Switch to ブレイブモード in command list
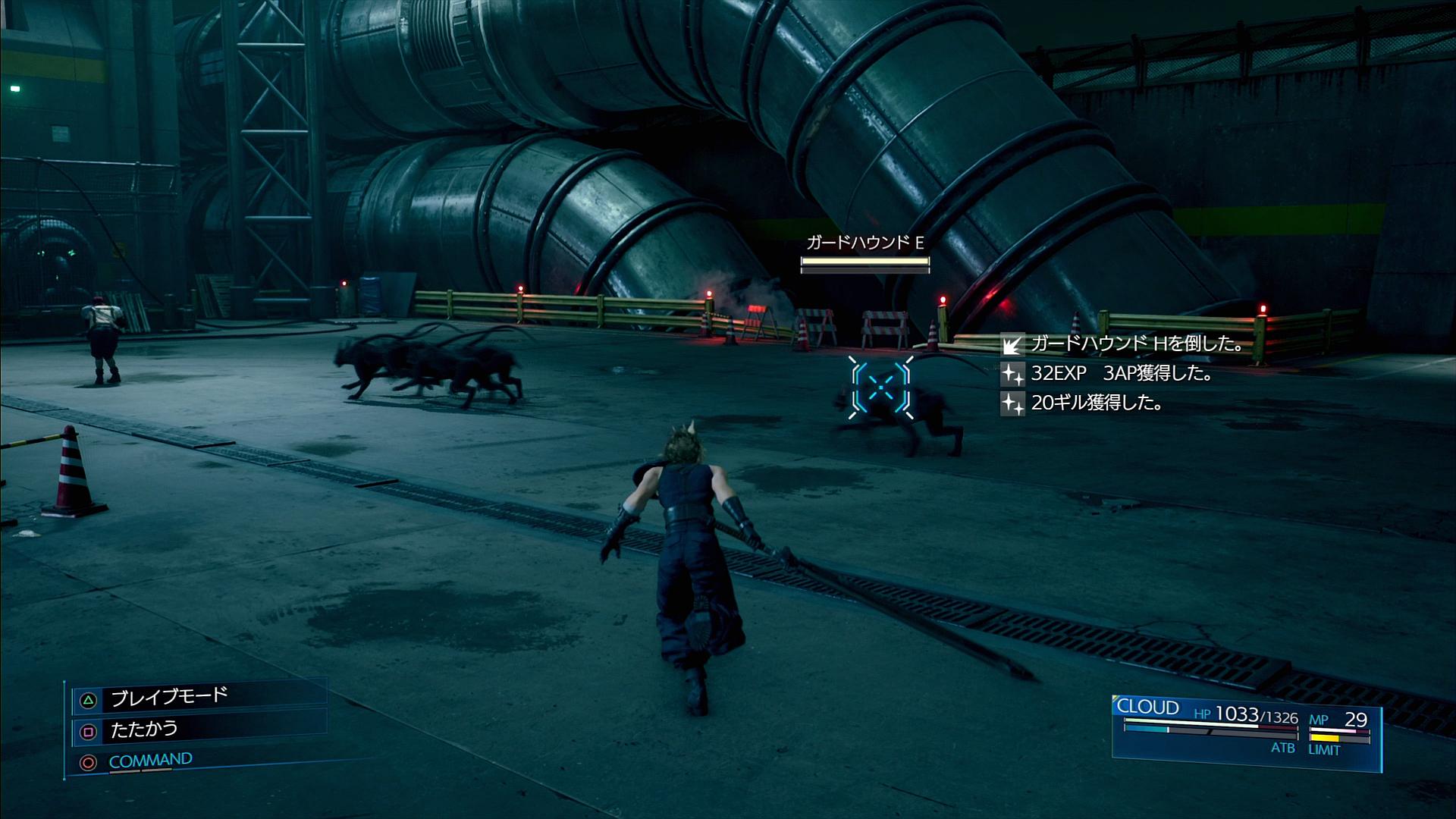 pyautogui.click(x=169, y=697)
